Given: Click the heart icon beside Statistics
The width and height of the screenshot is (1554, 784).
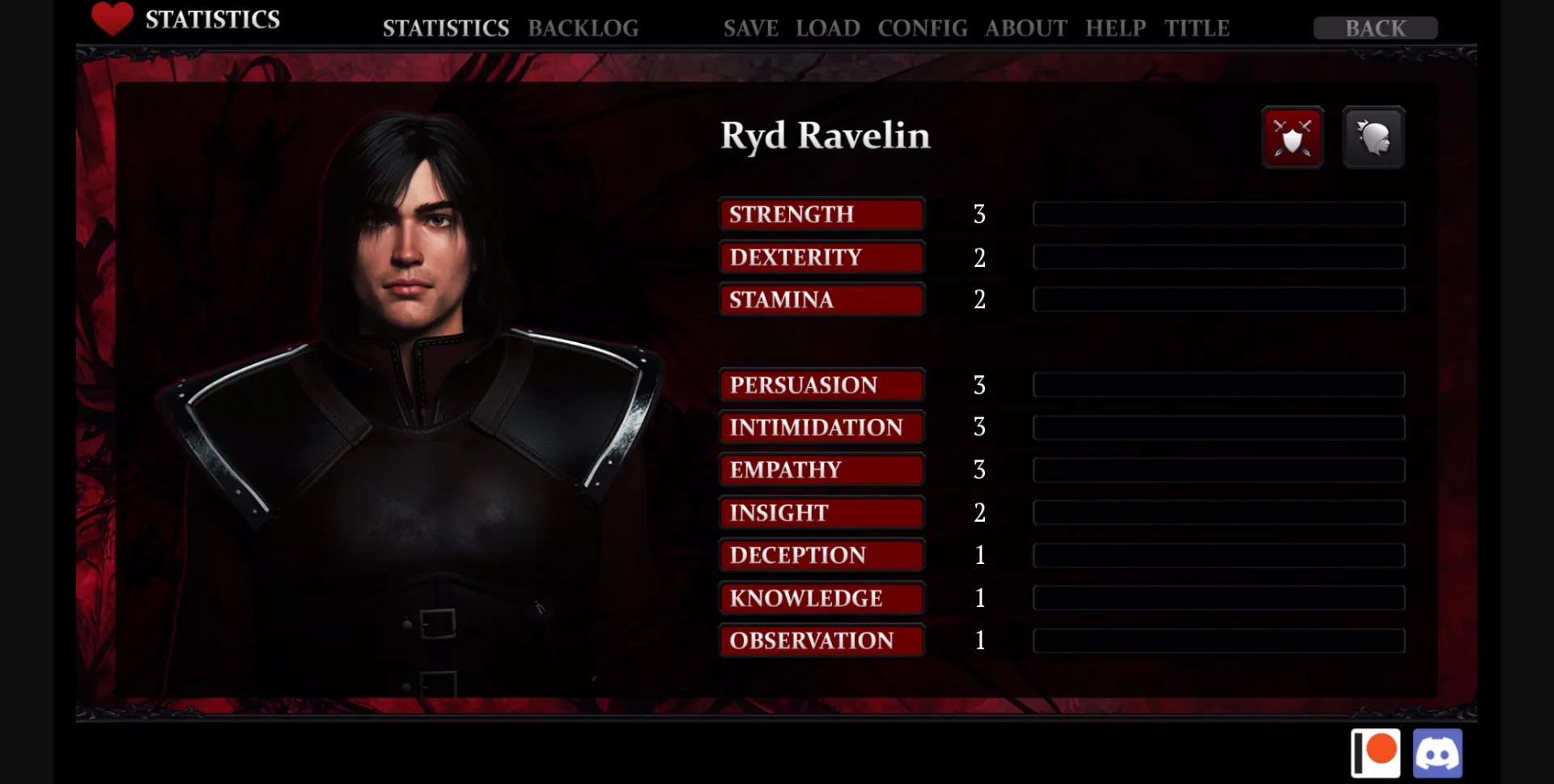Looking at the screenshot, I should tap(111, 19).
